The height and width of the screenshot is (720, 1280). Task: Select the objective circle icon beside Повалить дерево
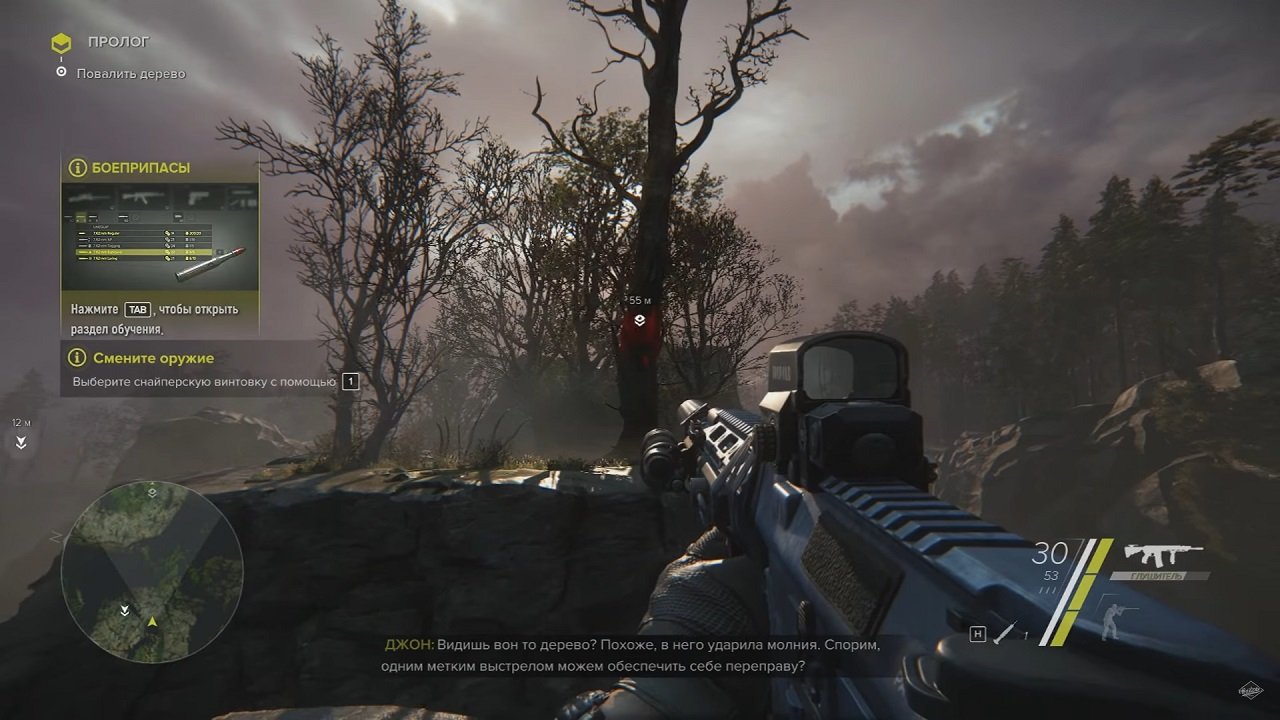(x=61, y=72)
